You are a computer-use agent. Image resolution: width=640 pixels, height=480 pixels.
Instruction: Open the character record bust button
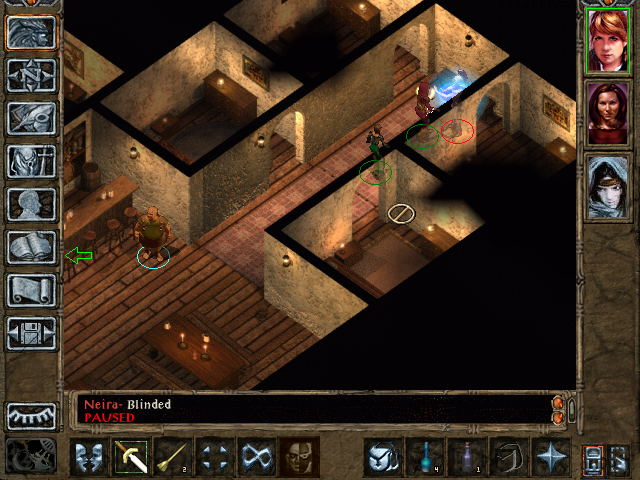pyautogui.click(x=32, y=204)
